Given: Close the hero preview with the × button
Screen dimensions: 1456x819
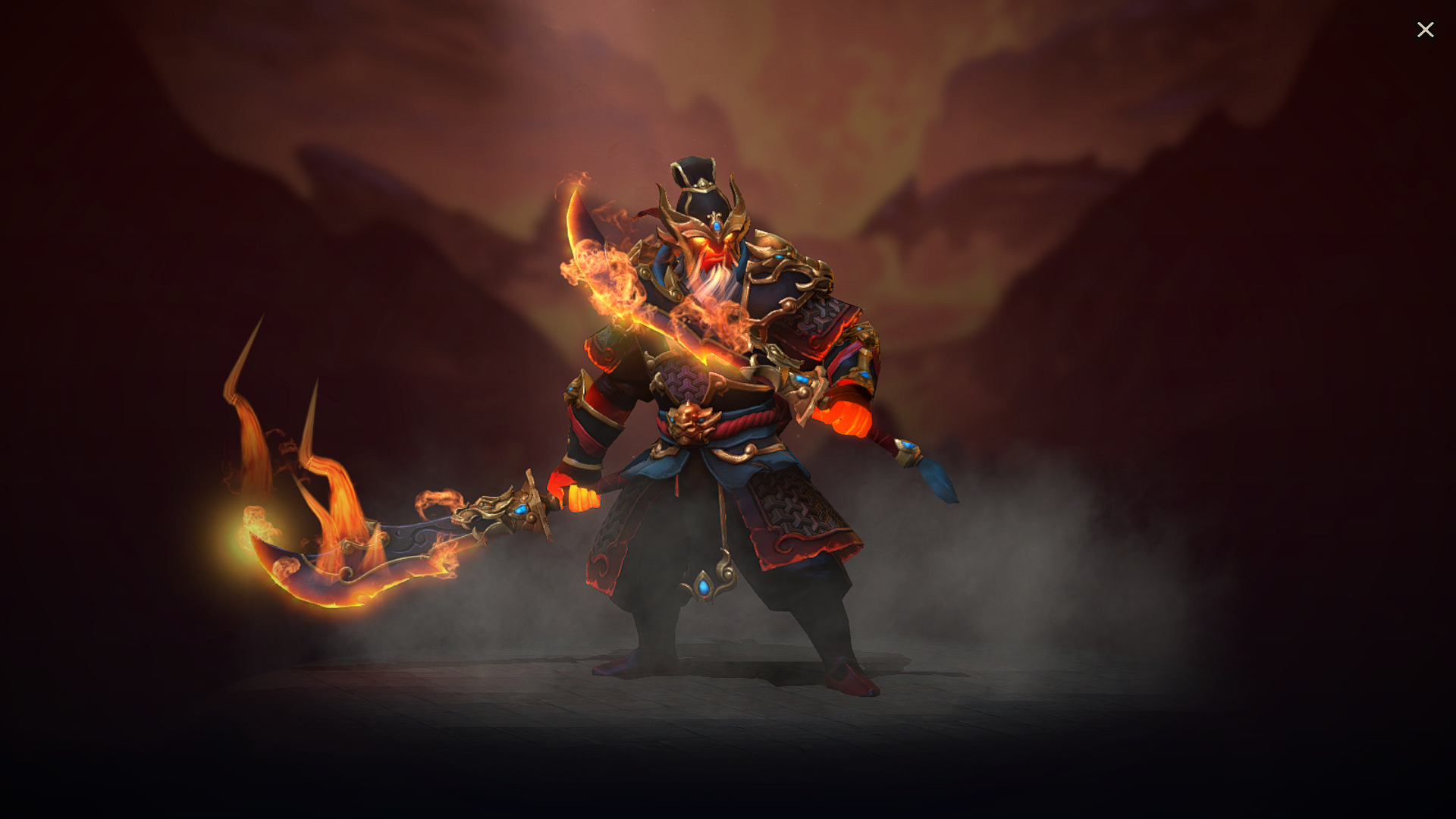Looking at the screenshot, I should click(x=1426, y=30).
